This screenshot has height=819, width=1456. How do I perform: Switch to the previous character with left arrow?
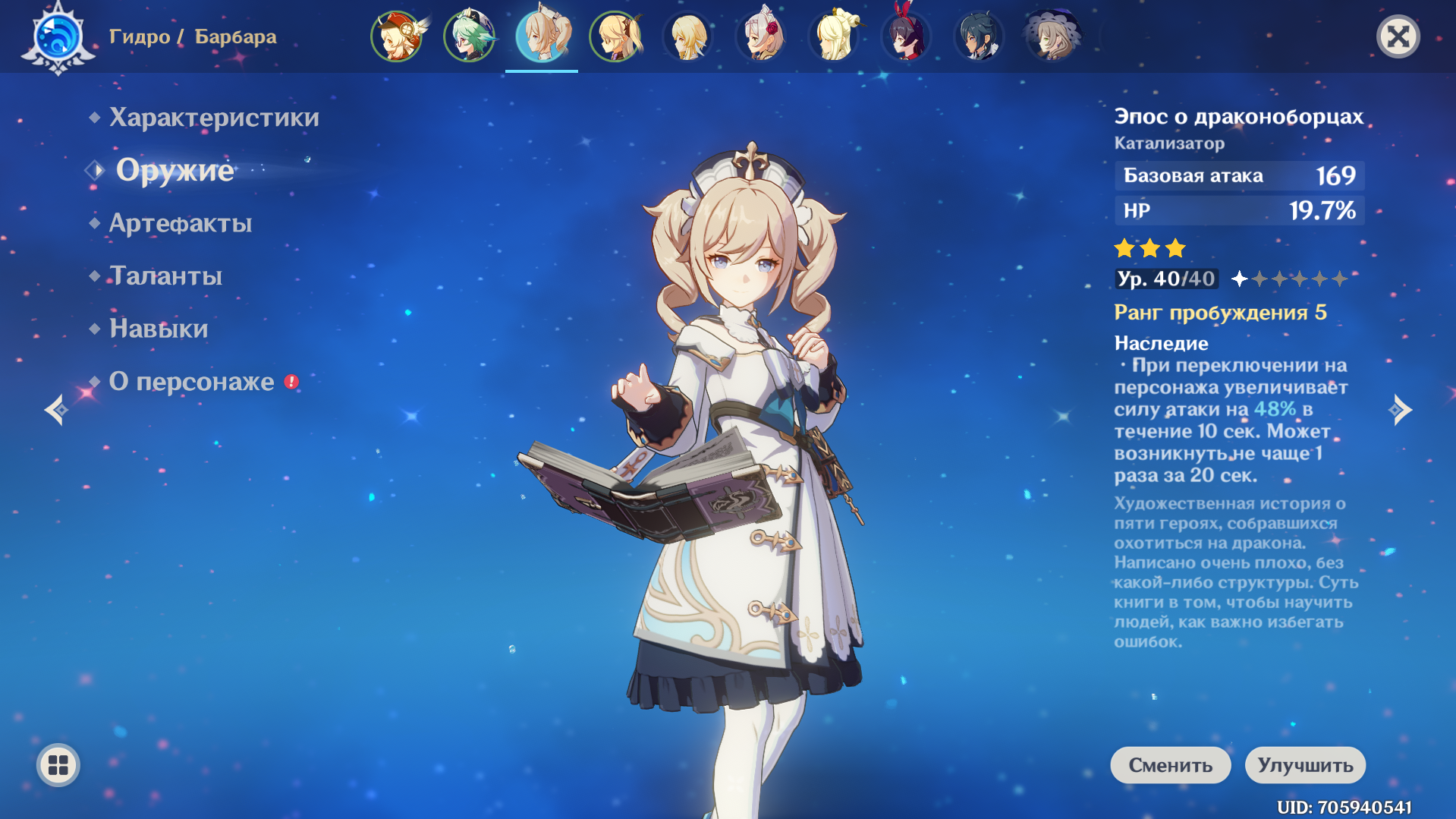(56, 410)
